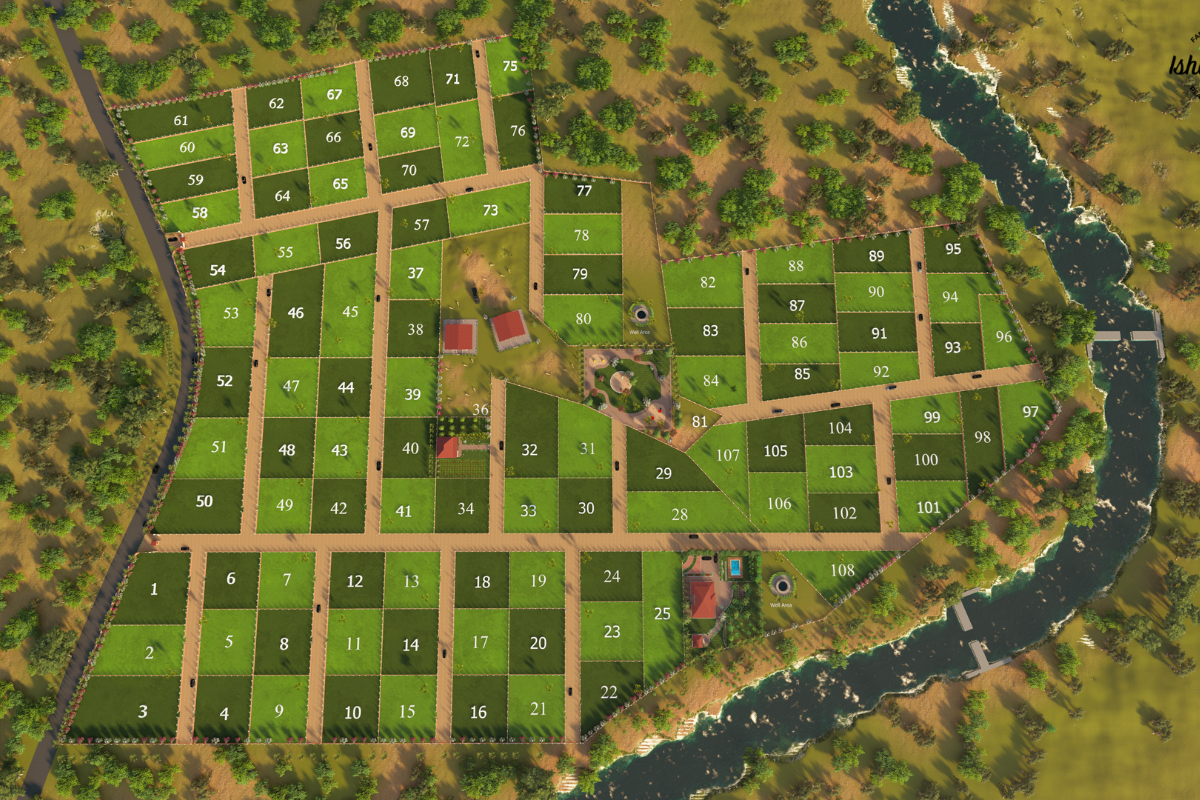Screen dimensions: 1200x800
Task: Choose plot 50 on the layout
Action: click(204, 502)
